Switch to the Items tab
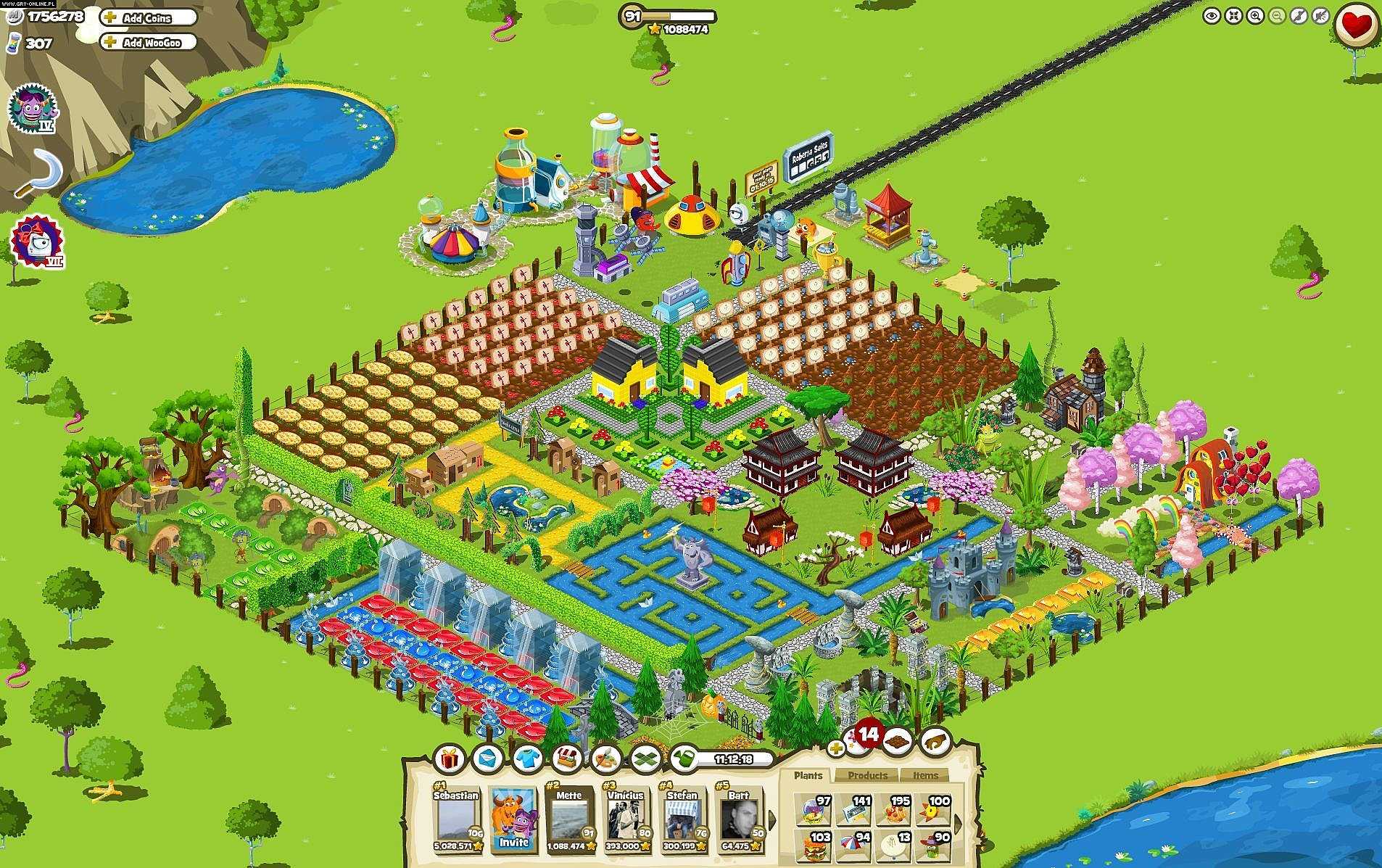 pyautogui.click(x=925, y=775)
